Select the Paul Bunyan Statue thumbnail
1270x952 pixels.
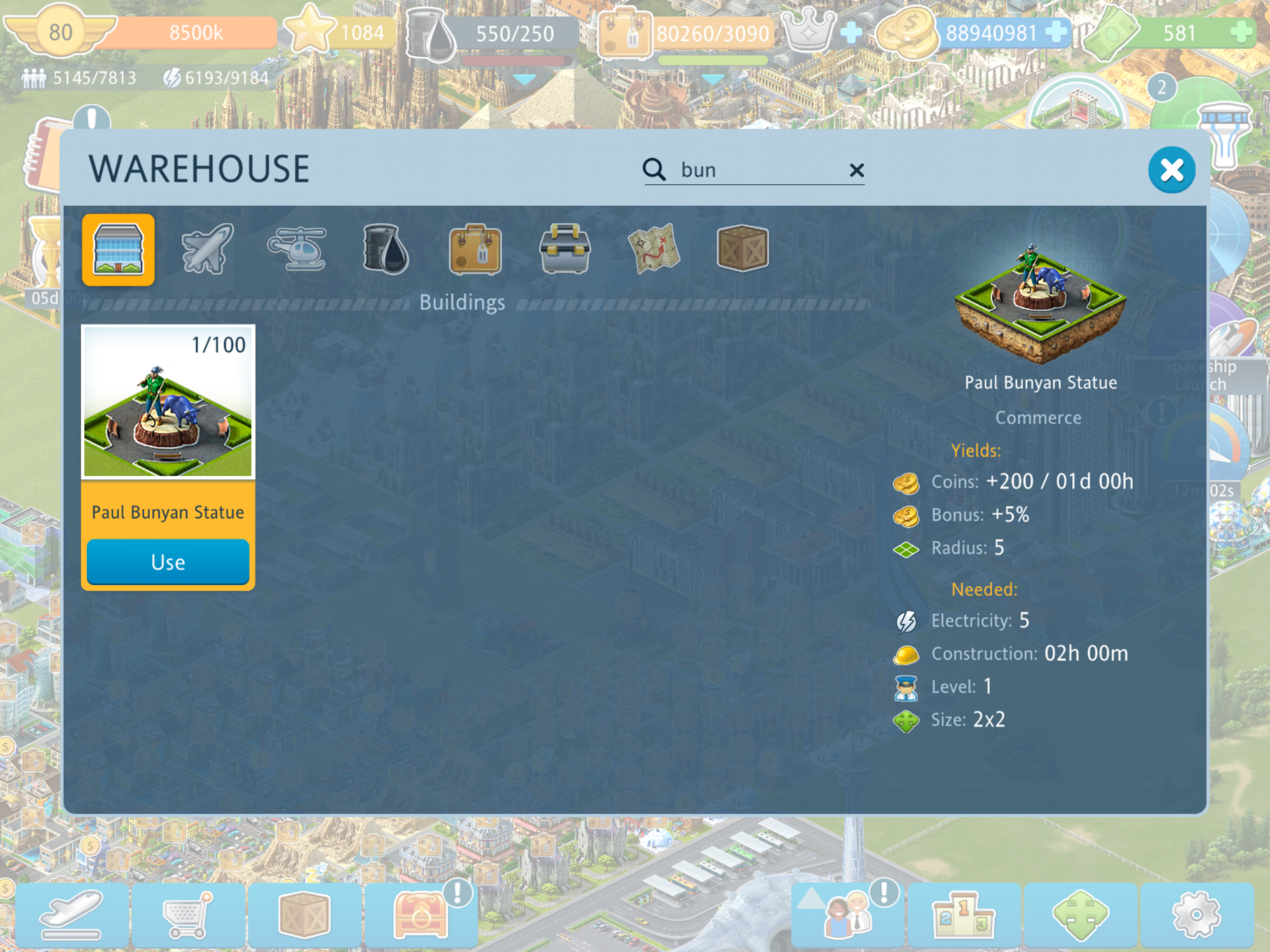(168, 402)
